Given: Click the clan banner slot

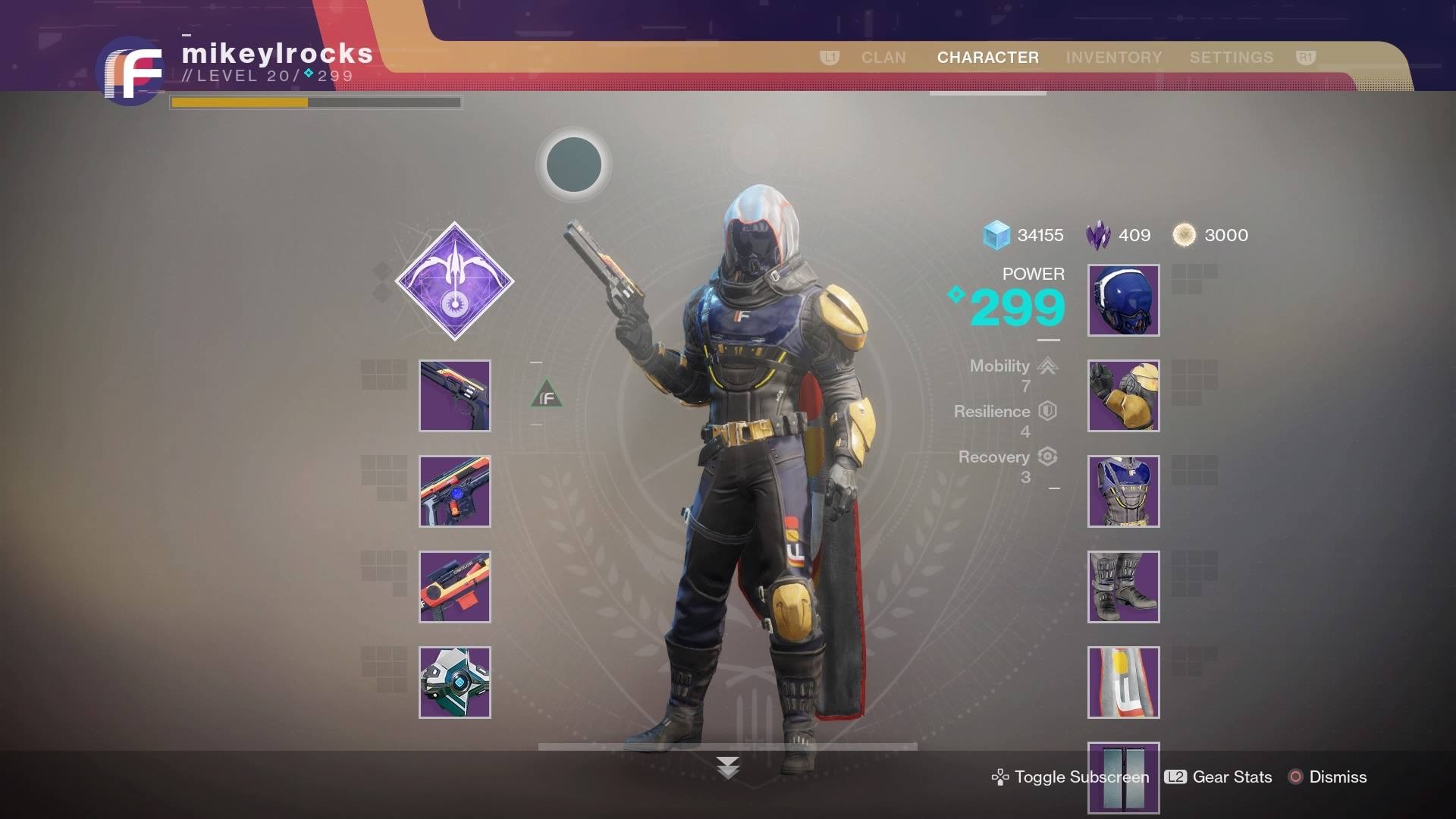Looking at the screenshot, I should (1123, 777).
